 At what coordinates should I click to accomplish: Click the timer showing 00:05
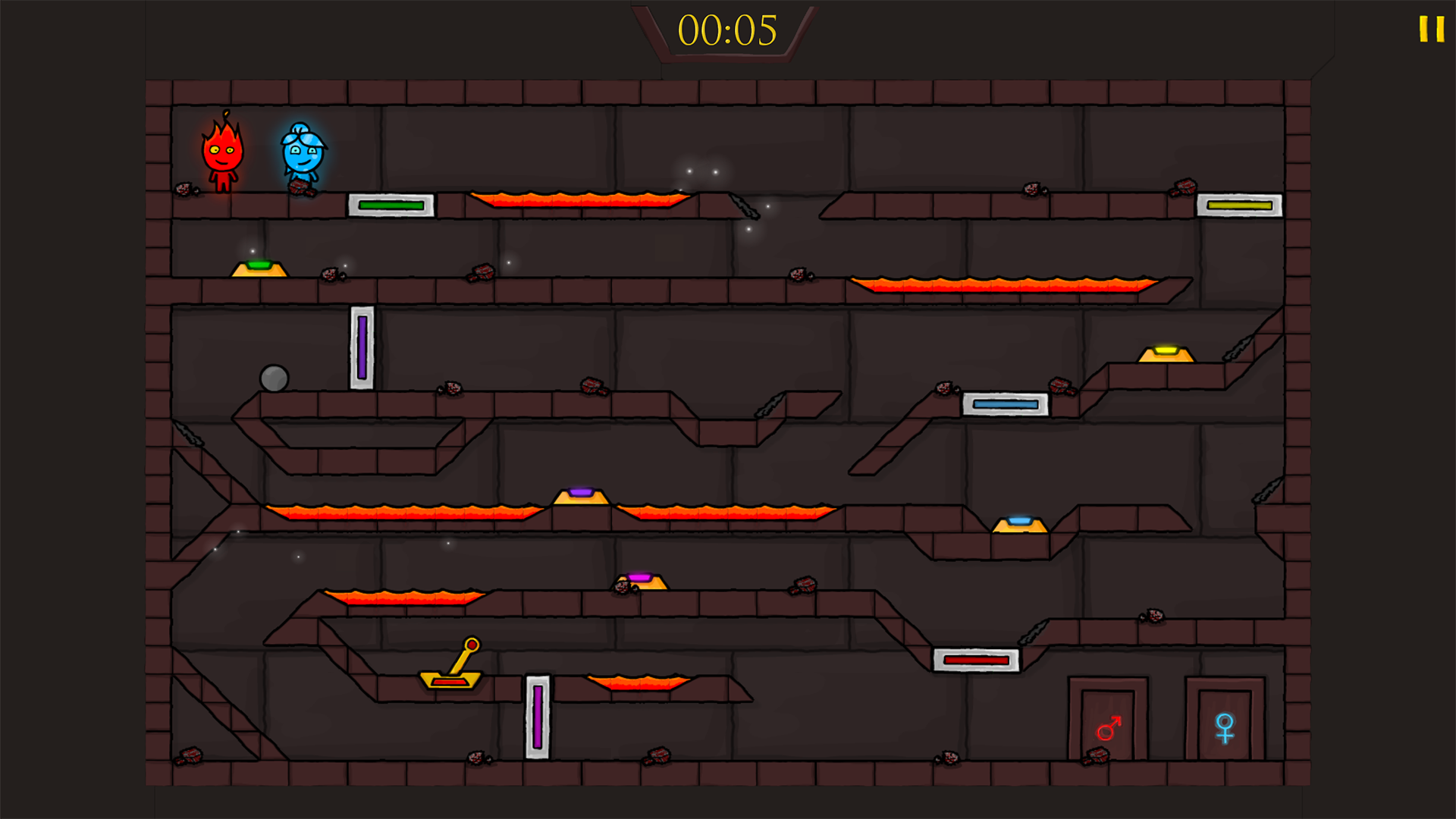(726, 32)
